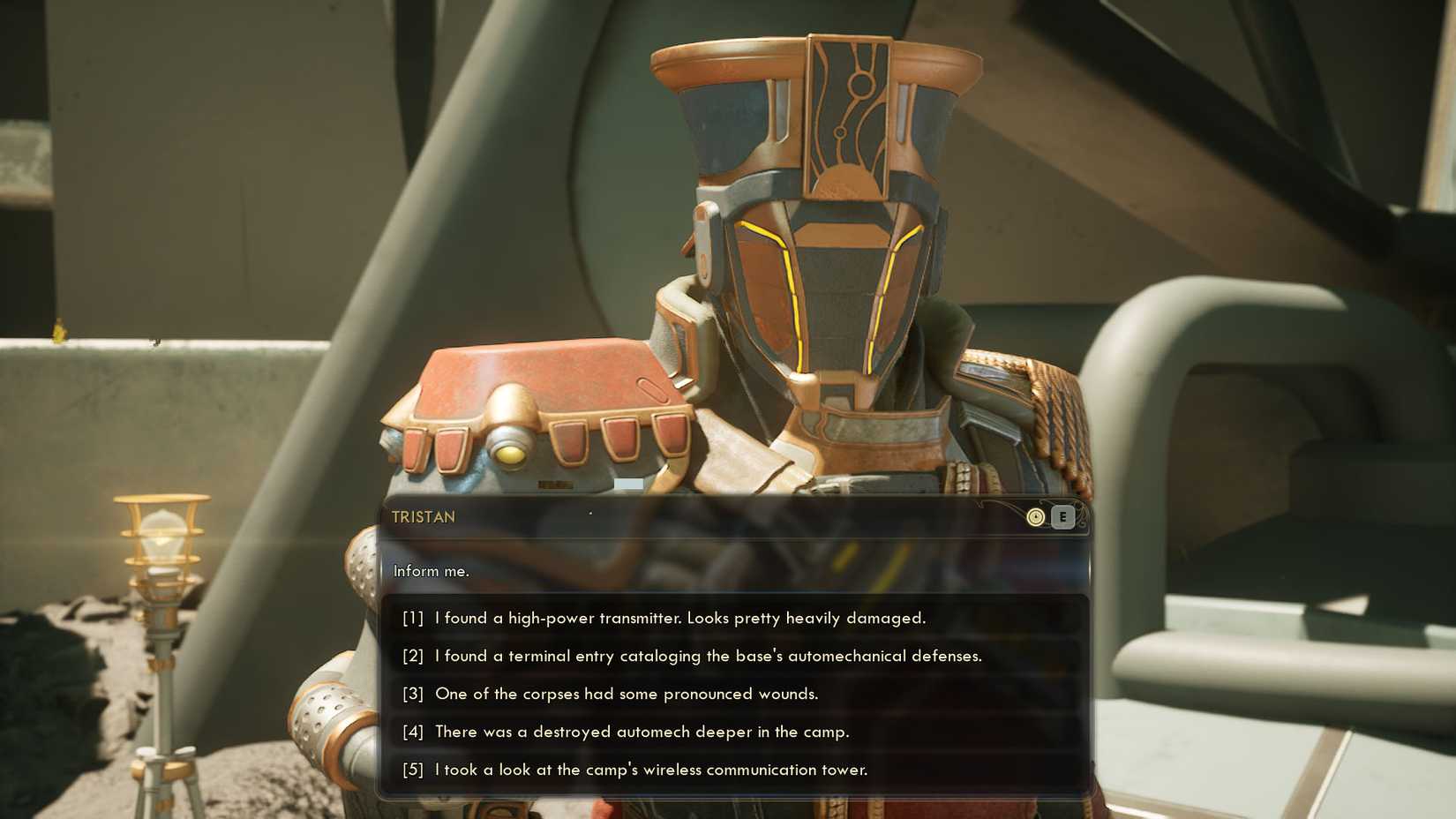This screenshot has width=1456, height=819.
Task: Click the TRISTAN name label
Action: coord(424,518)
